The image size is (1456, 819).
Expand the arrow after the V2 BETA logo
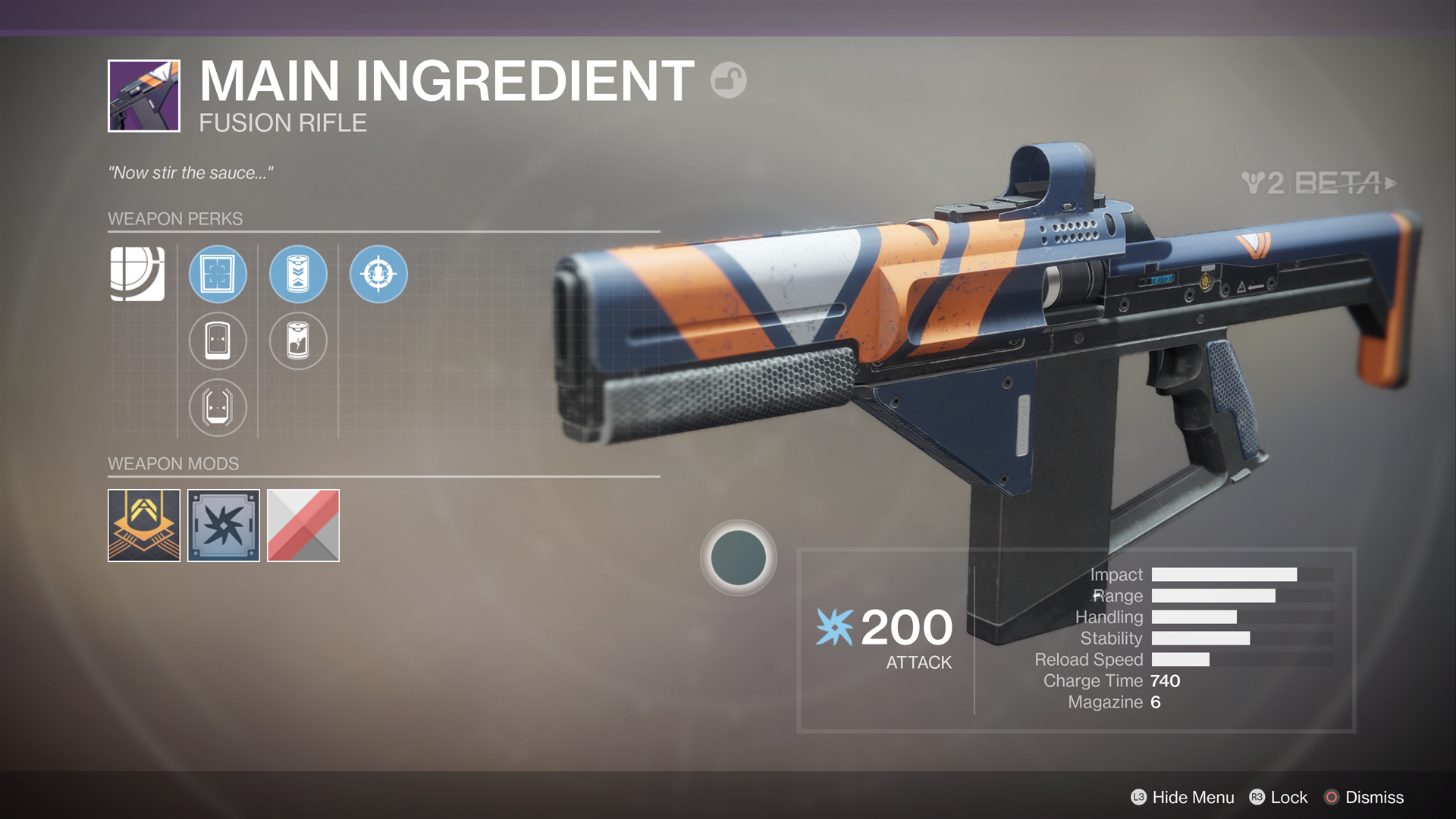point(1390,182)
